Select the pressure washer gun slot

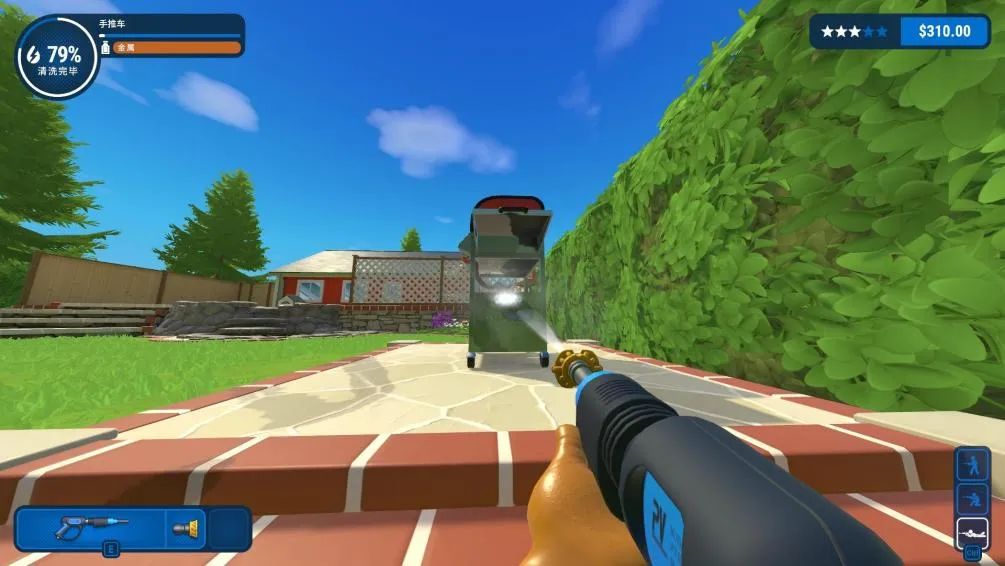(x=88, y=527)
